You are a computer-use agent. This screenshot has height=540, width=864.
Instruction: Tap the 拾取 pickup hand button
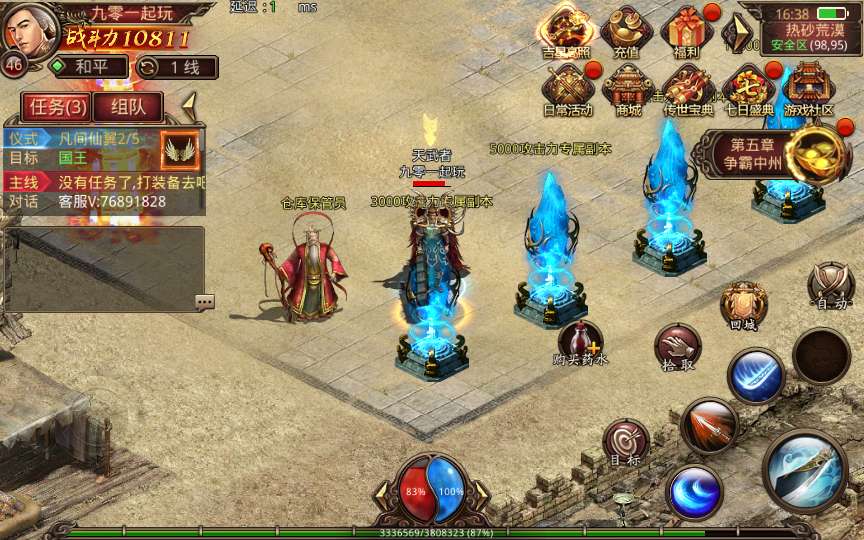click(677, 347)
